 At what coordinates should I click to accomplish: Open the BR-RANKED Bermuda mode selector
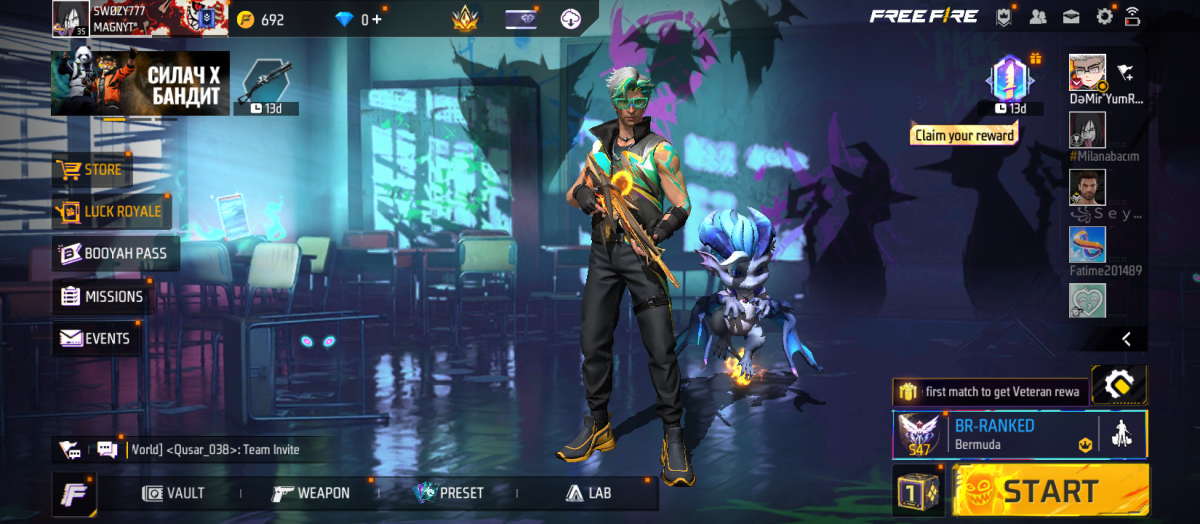pos(994,434)
